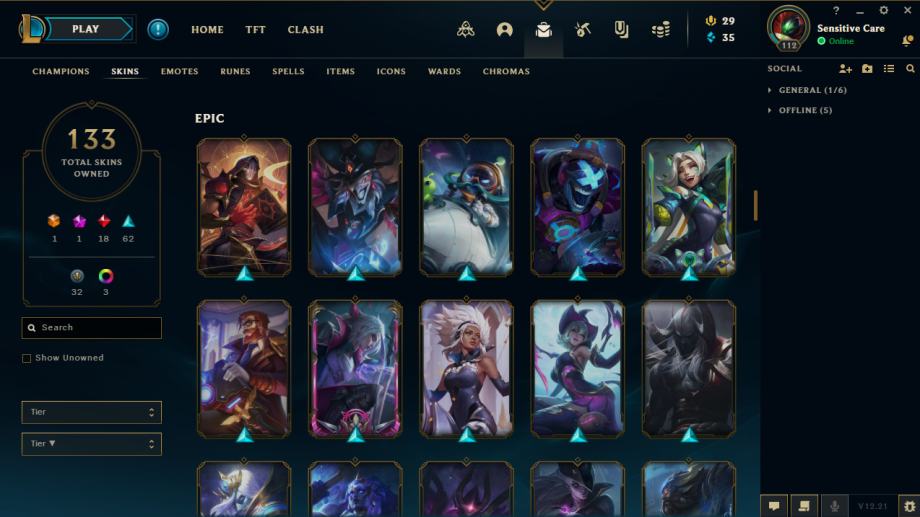Open the Champions collection tab
Viewport: 920px width, 517px height.
[x=61, y=72]
